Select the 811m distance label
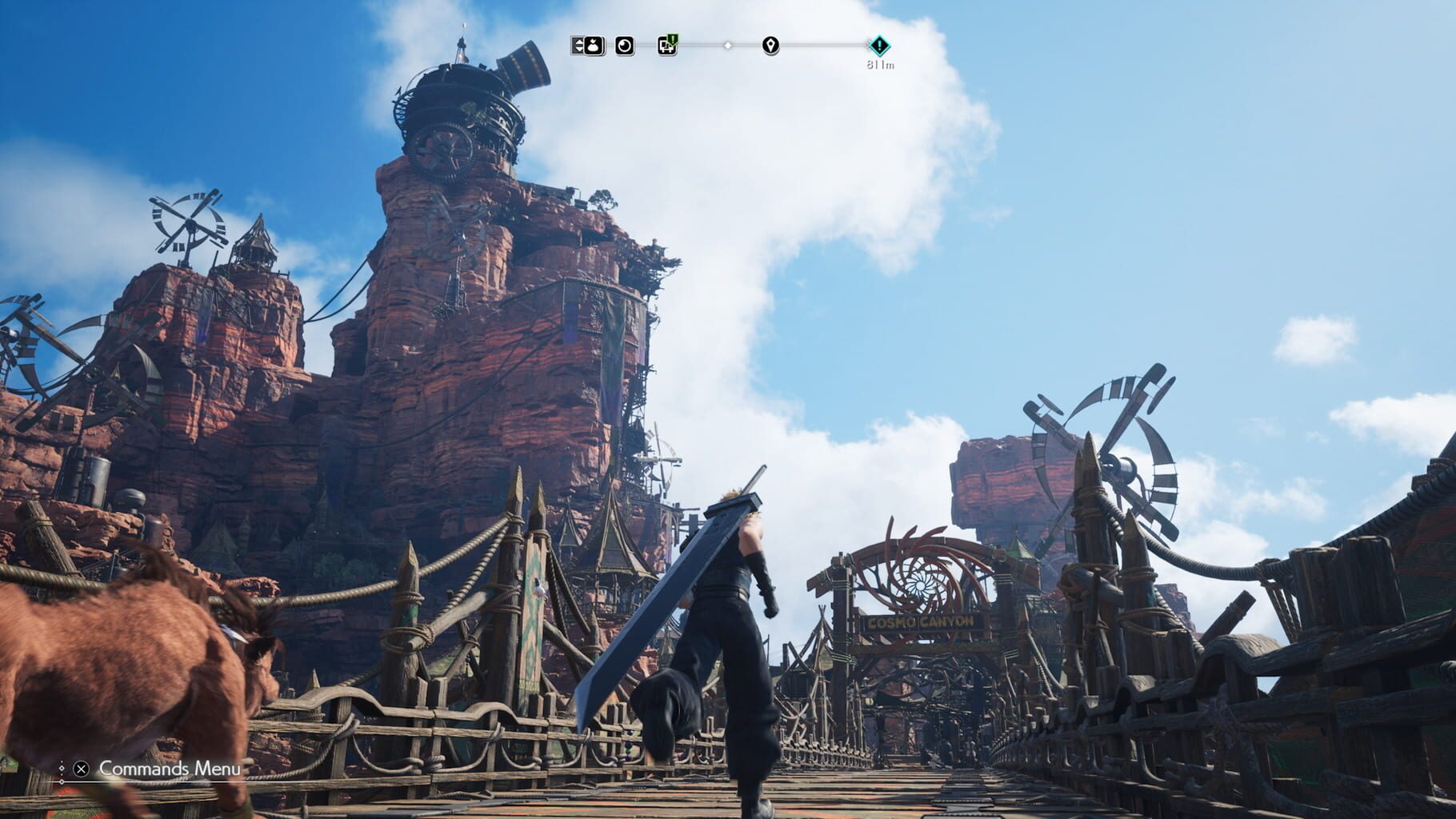1456x819 pixels. click(880, 64)
